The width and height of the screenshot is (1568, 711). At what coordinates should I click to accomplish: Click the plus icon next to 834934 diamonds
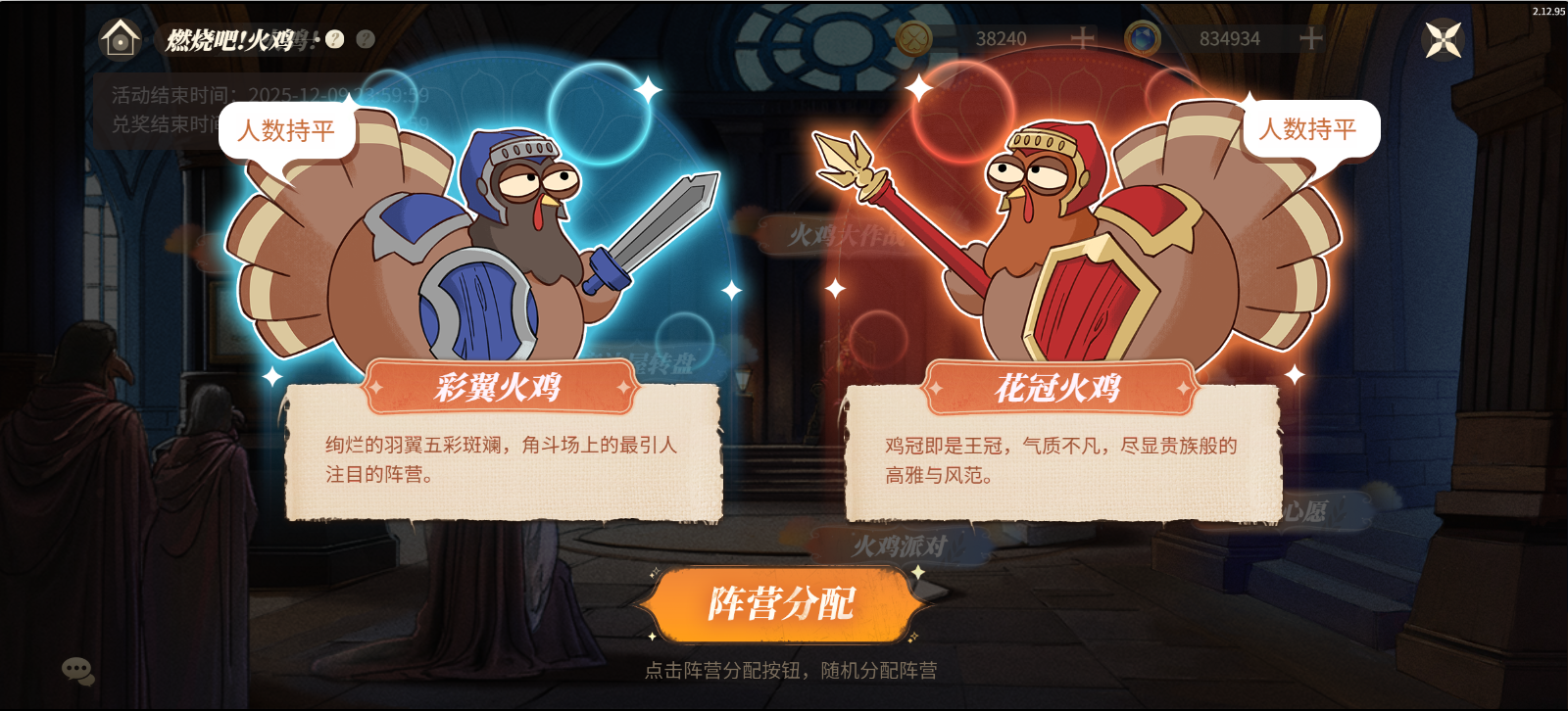pyautogui.click(x=1311, y=36)
